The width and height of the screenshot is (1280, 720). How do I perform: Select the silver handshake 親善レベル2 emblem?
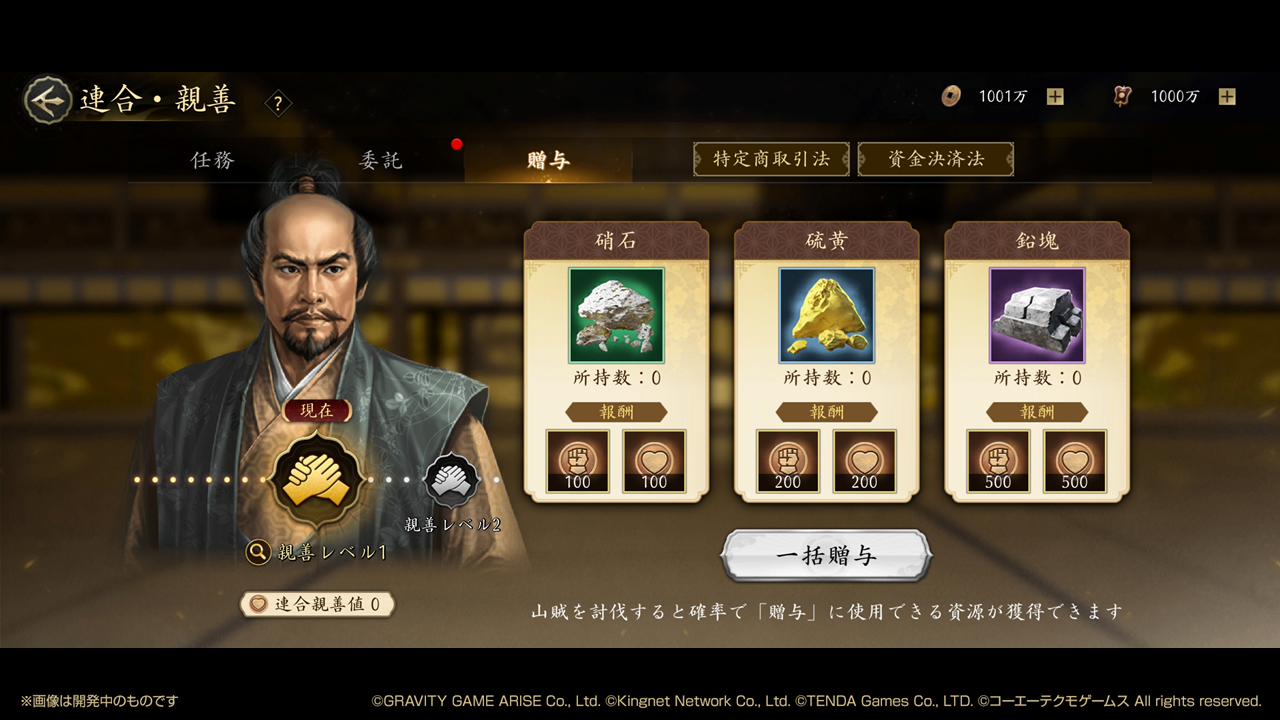[452, 481]
